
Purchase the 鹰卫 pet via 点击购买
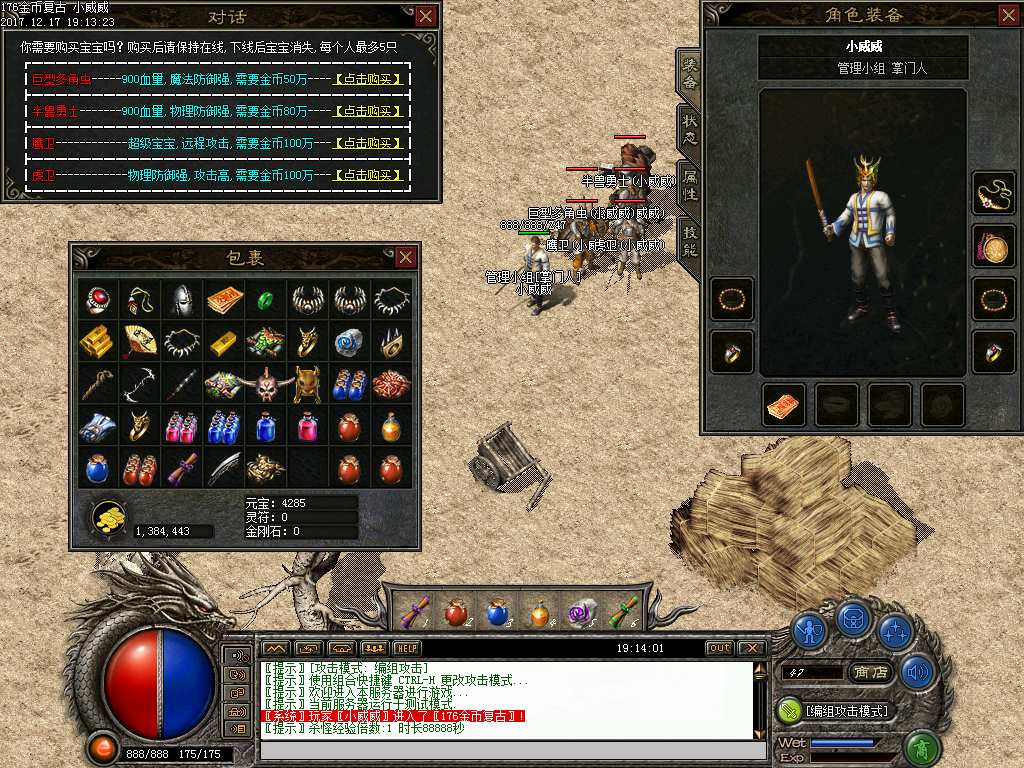pos(369,143)
